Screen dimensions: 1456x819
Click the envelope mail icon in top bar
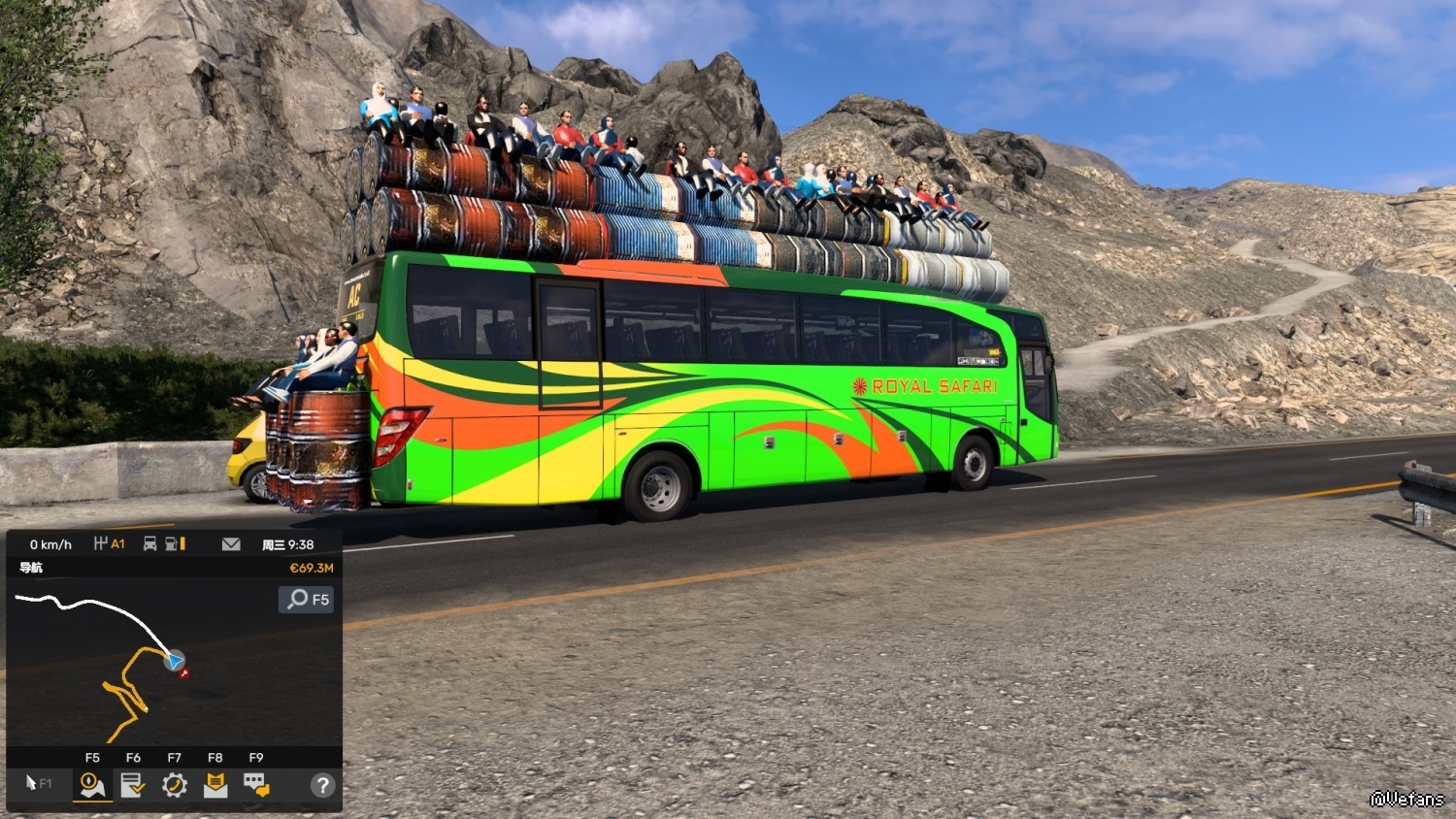tap(231, 544)
